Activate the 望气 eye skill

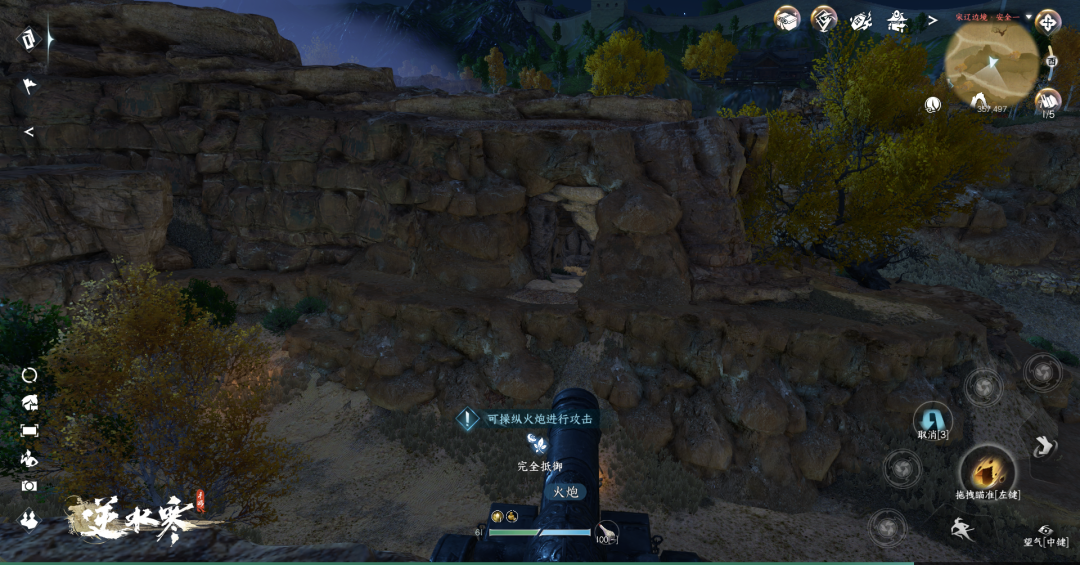tap(1046, 531)
